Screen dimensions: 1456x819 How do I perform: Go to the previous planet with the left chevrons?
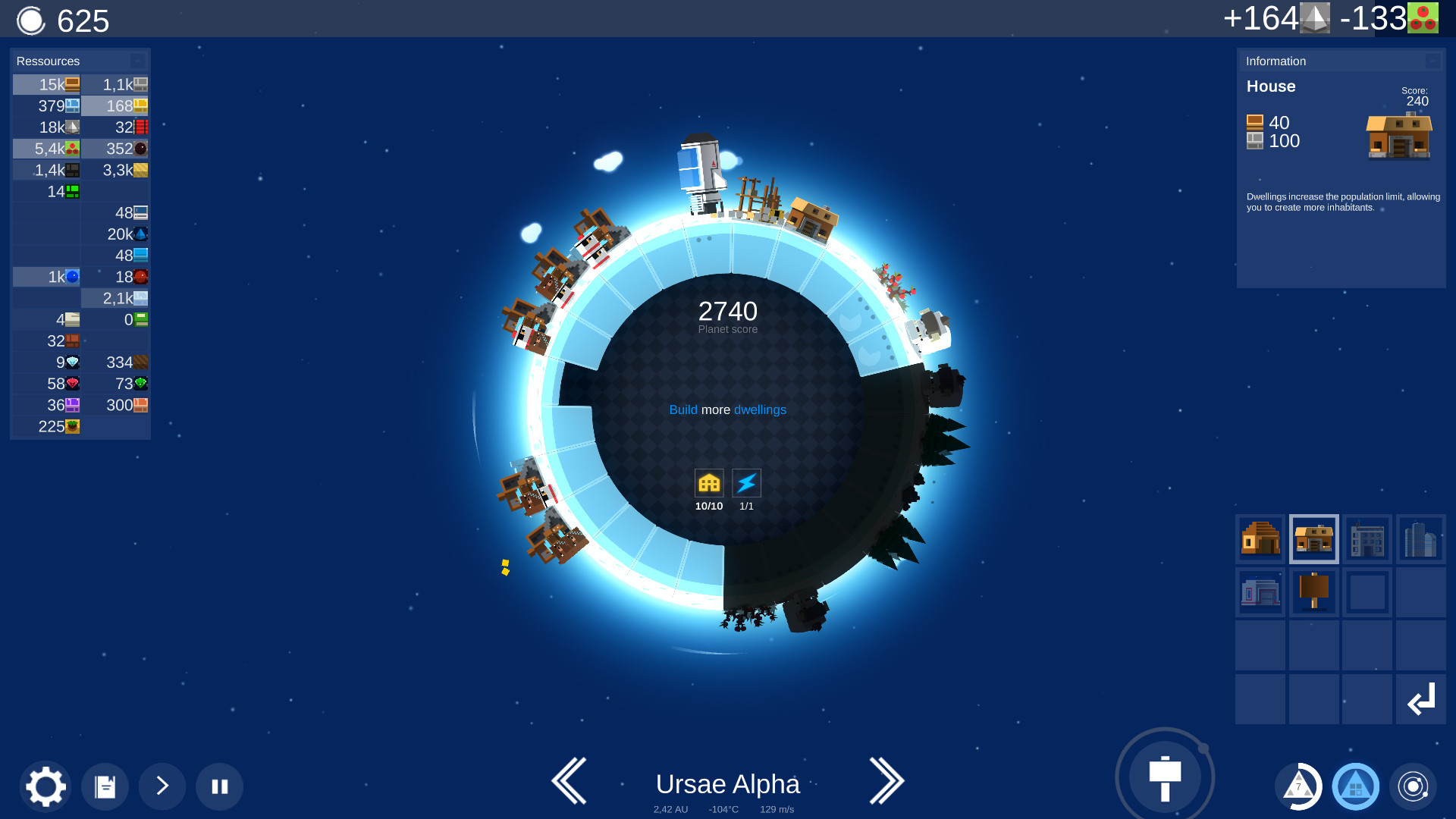point(570,781)
